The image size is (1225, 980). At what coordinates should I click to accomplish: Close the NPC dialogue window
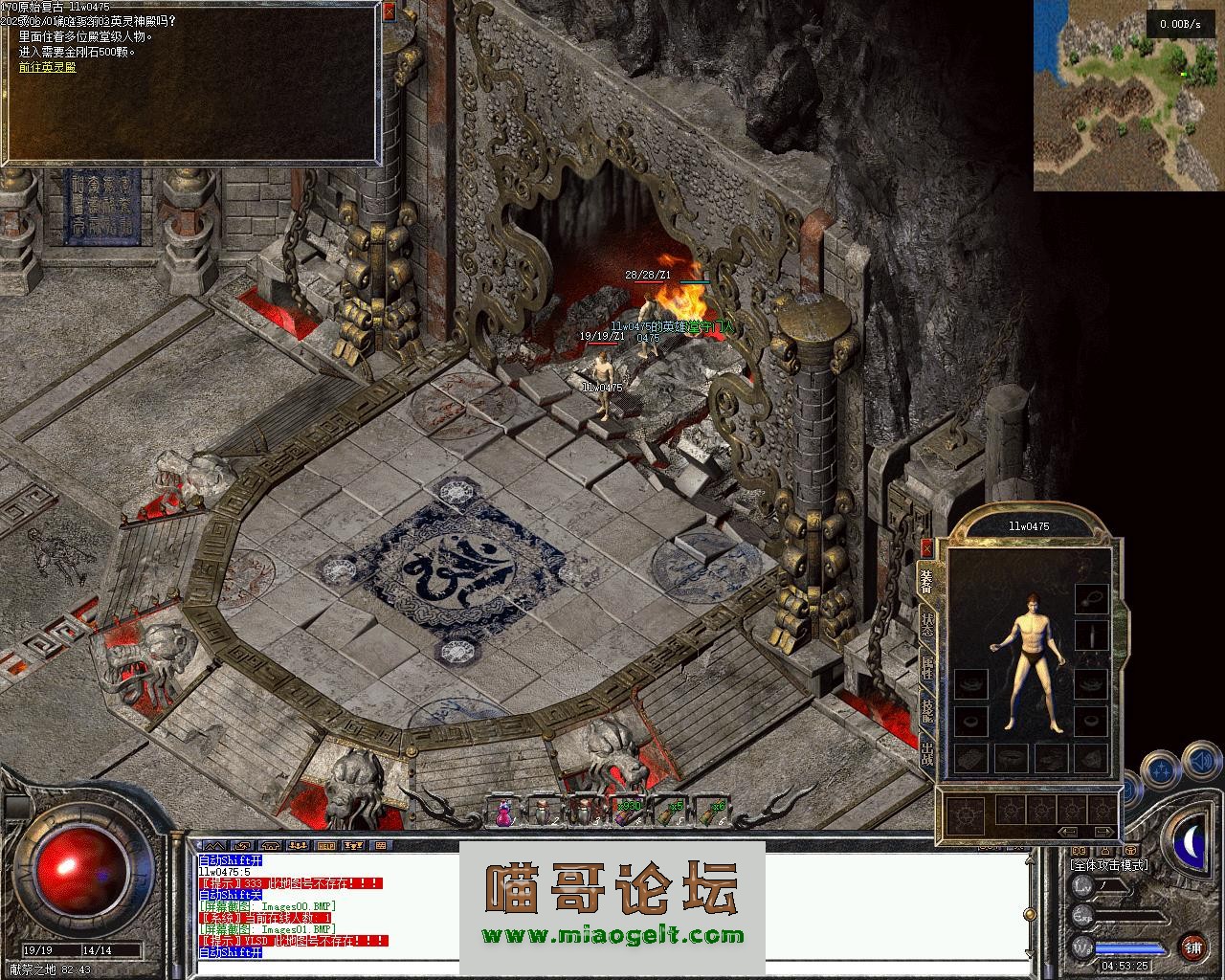(389, 12)
